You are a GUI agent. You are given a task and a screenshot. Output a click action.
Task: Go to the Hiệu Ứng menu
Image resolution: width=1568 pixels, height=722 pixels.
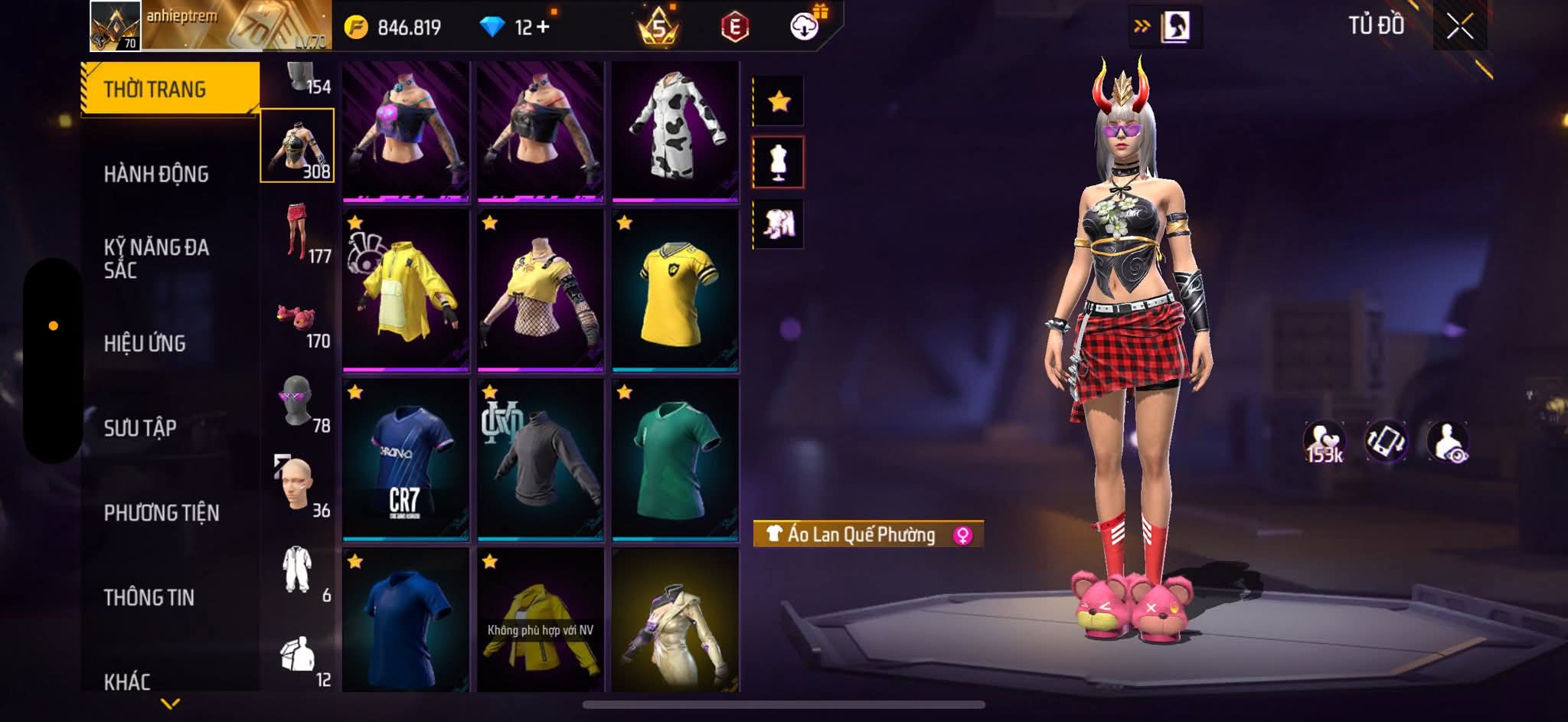pyautogui.click(x=145, y=344)
